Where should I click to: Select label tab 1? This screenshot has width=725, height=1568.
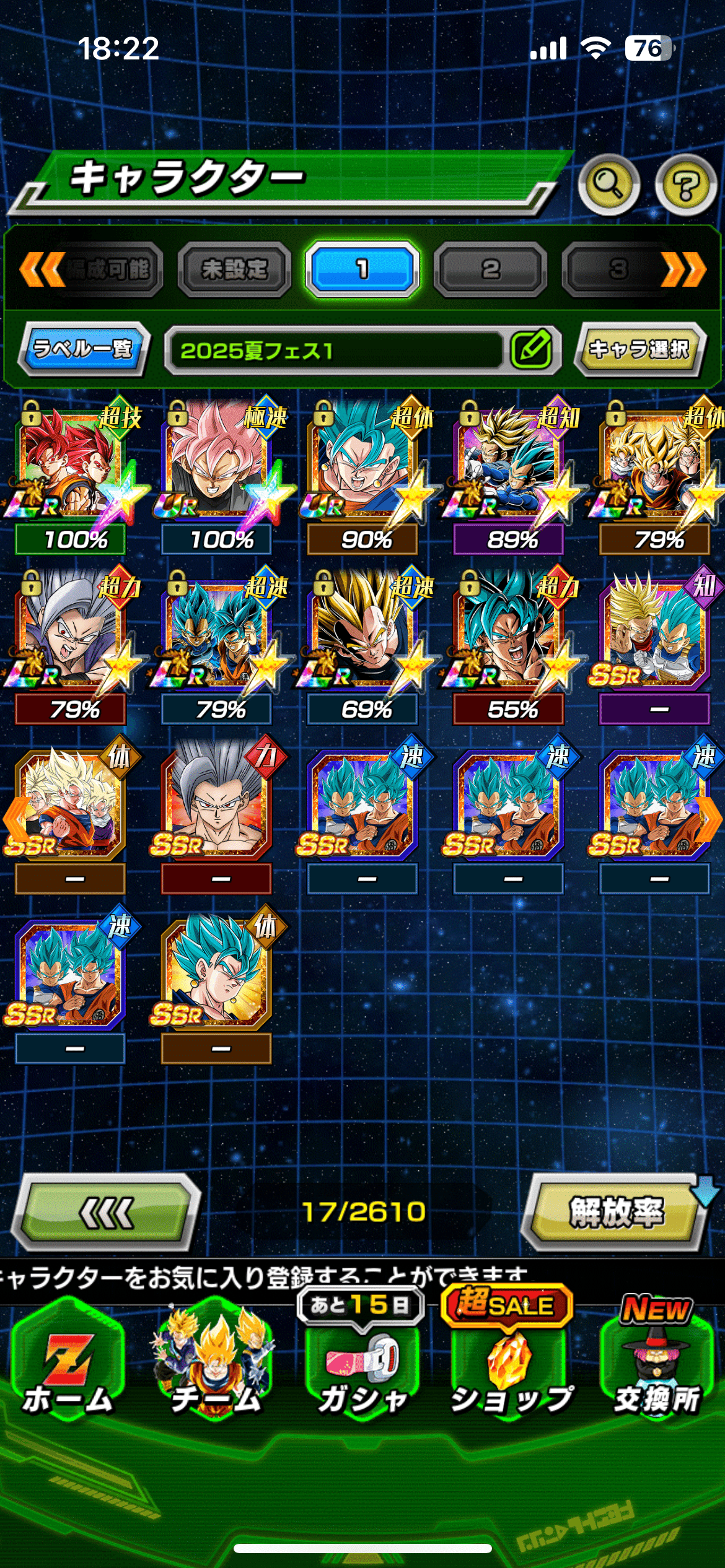[x=362, y=269]
